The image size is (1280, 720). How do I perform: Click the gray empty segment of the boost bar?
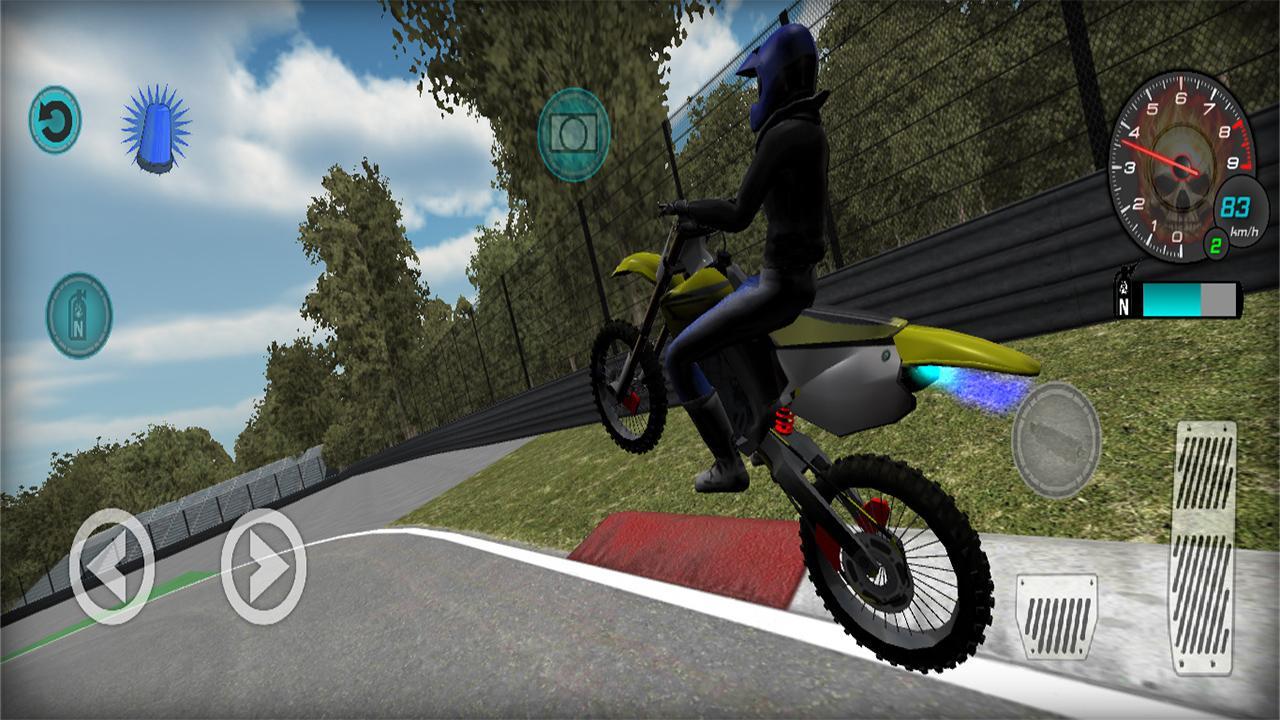tap(1216, 297)
